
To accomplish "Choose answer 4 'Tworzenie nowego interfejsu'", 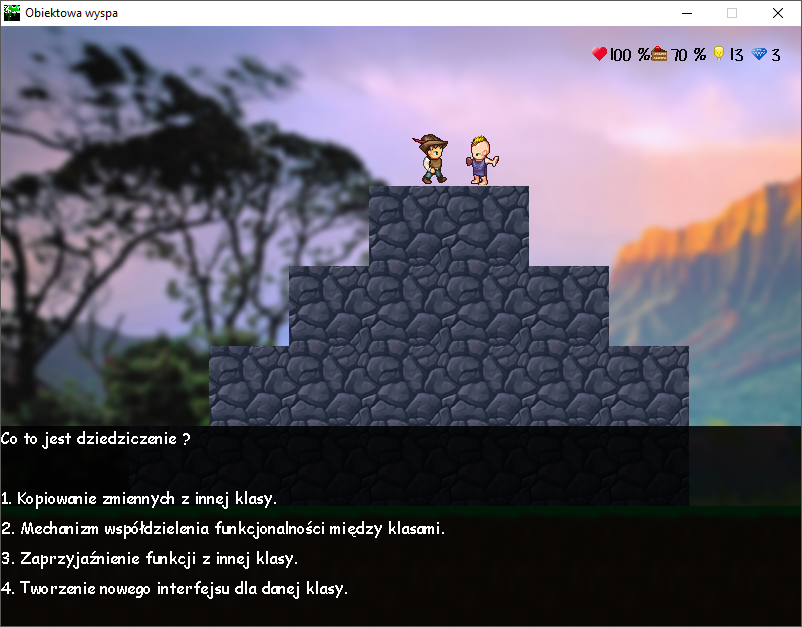I will 175,588.
